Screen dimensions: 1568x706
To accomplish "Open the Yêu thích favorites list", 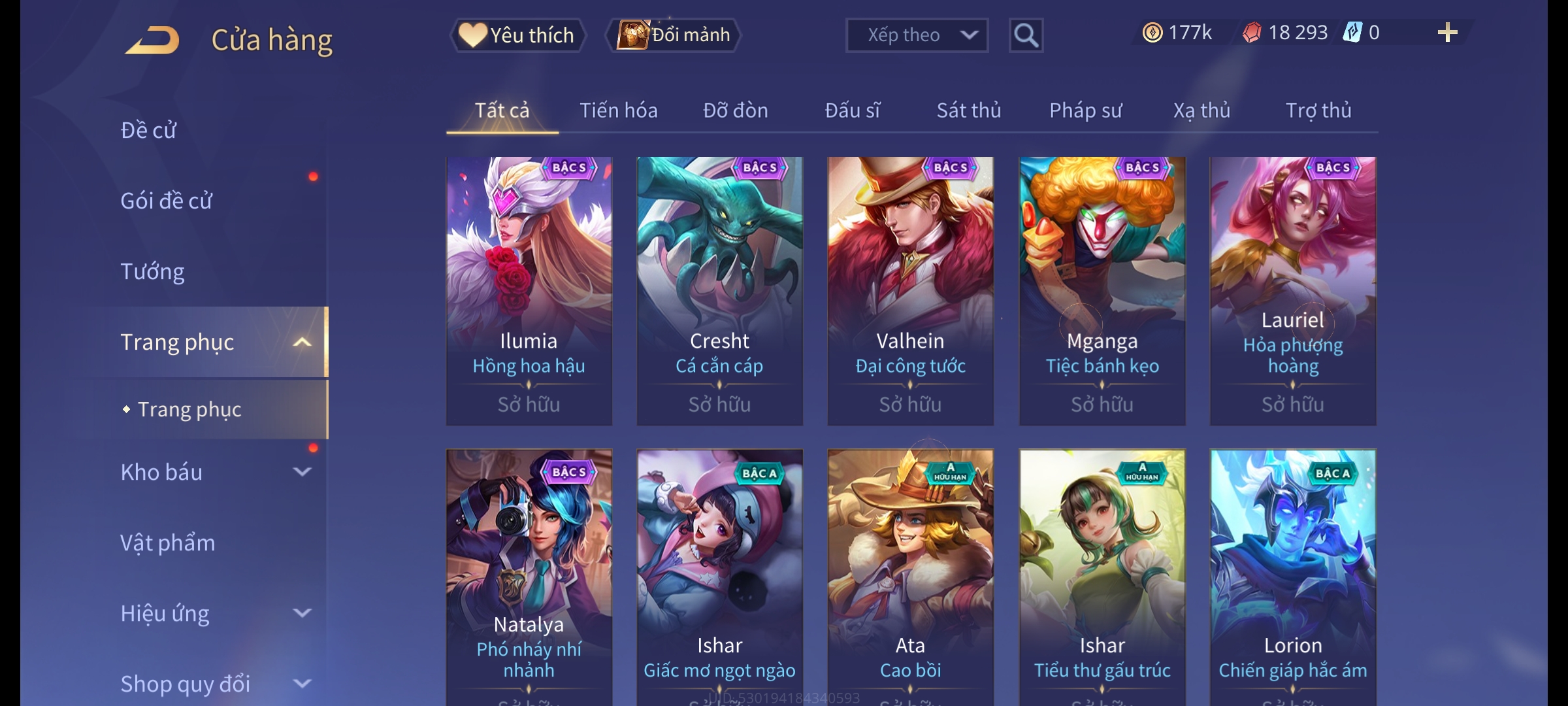I will click(517, 35).
